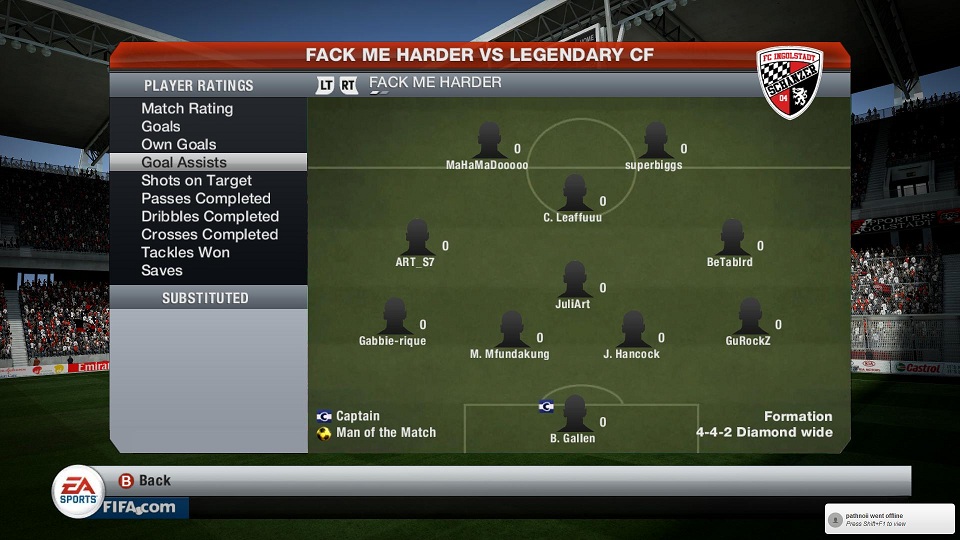
Task: Click defender M. Mfundakung's silhouette
Action: click(511, 329)
